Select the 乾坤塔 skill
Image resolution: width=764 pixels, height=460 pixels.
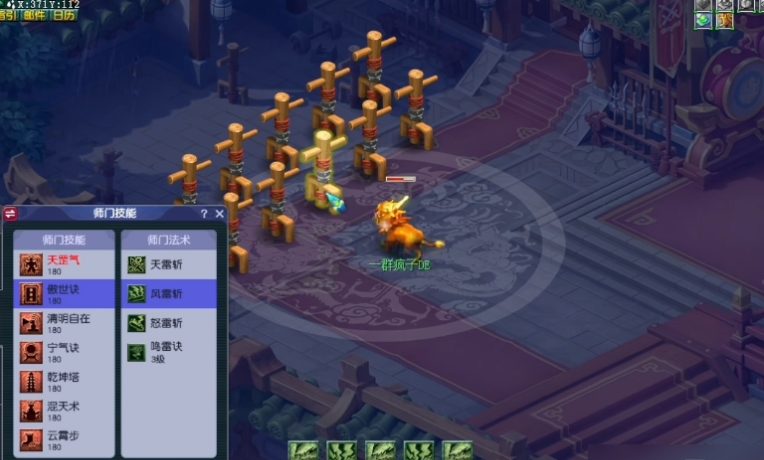coord(64,381)
